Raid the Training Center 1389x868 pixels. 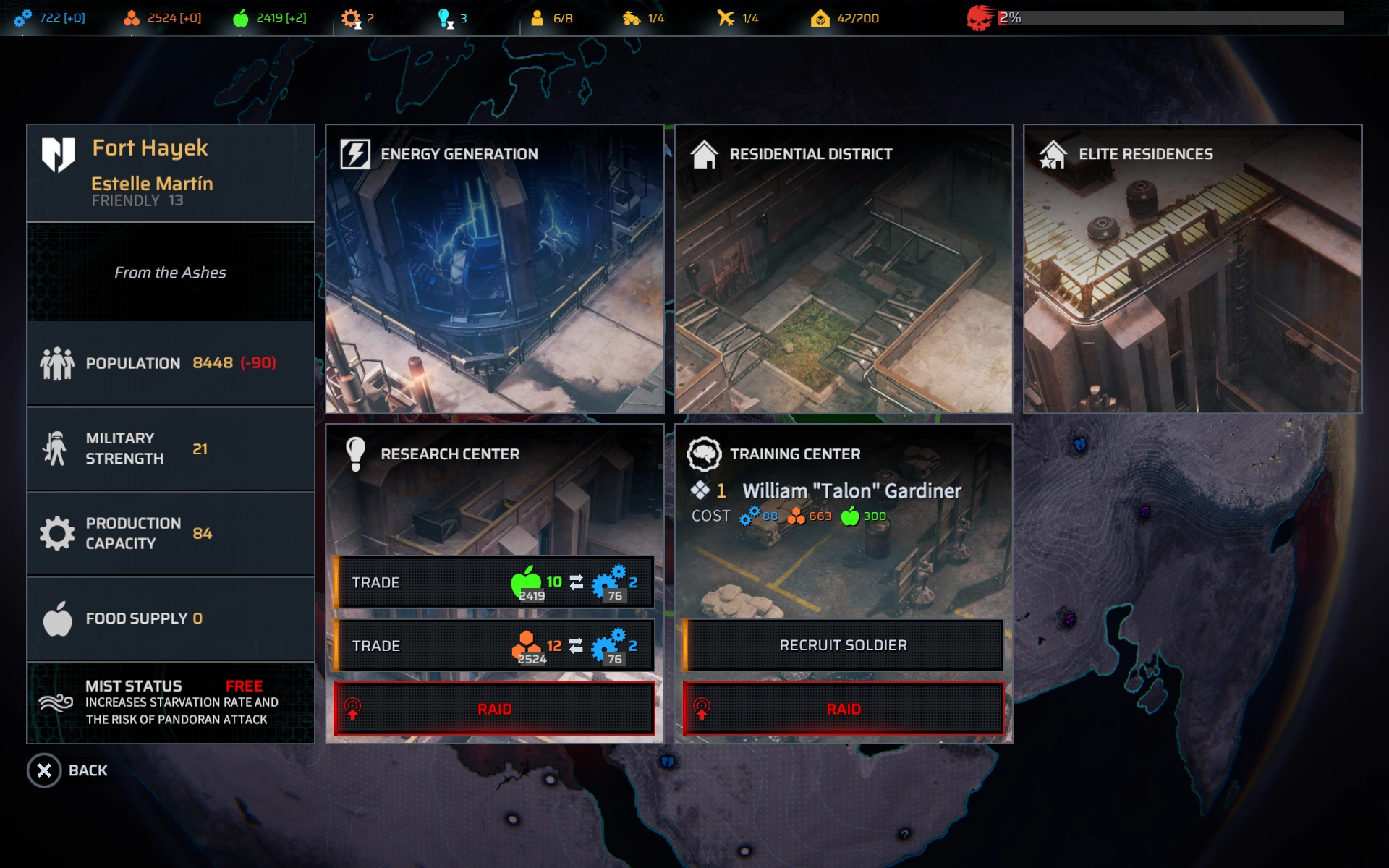point(843,709)
